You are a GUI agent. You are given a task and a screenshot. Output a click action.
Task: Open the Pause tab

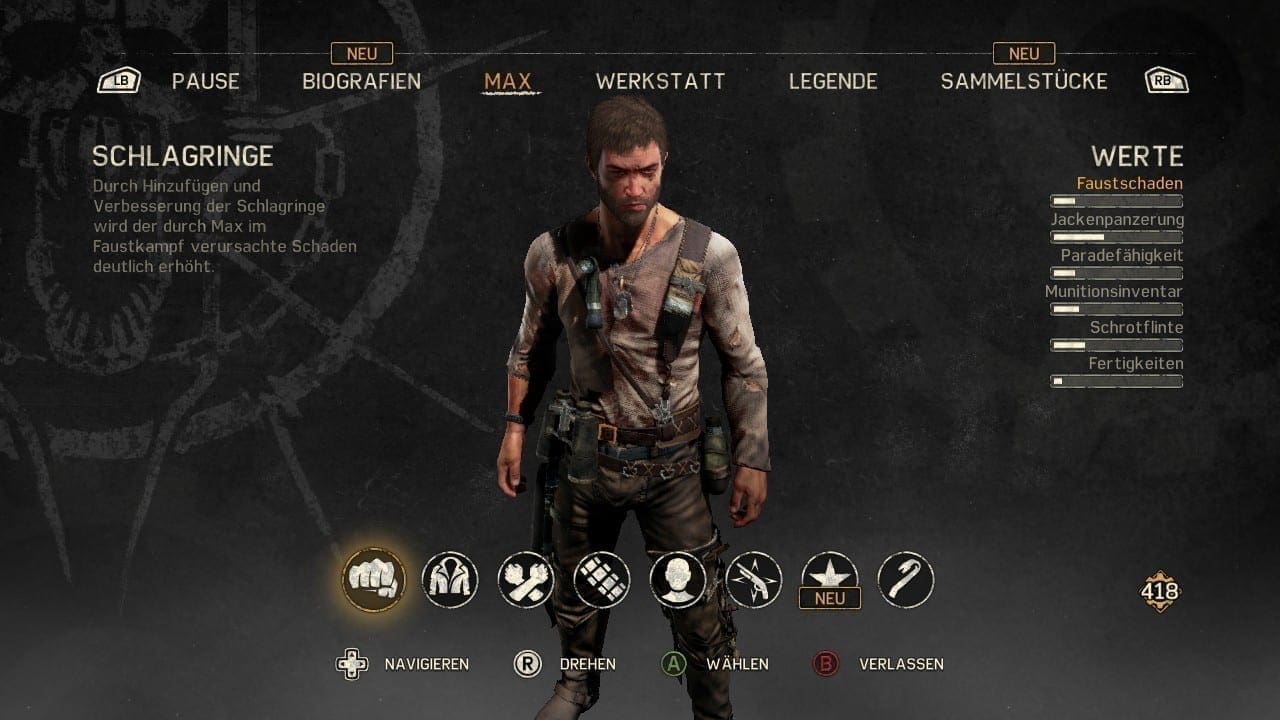[205, 82]
